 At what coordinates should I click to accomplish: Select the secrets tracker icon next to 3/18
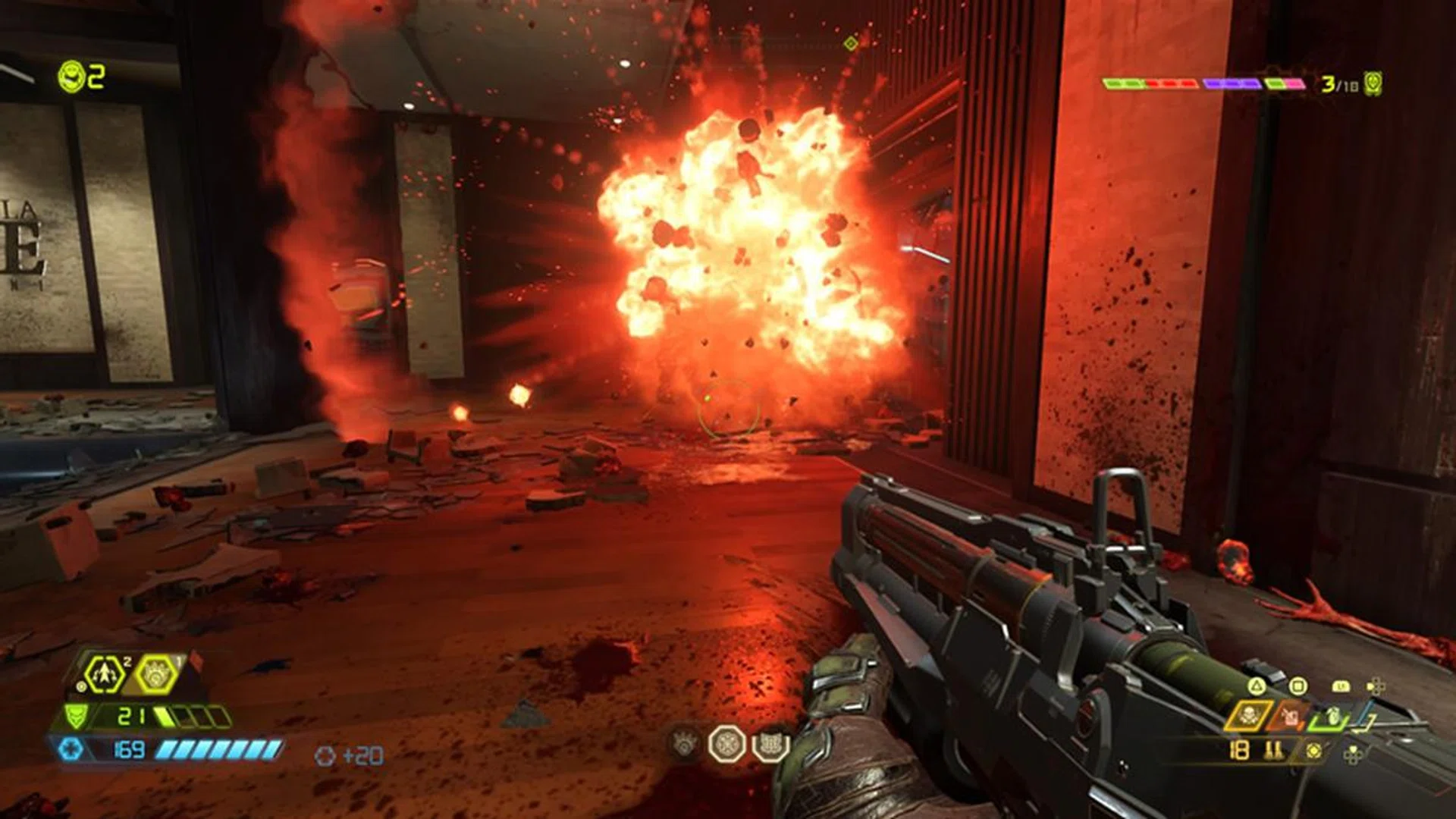coord(1373,85)
